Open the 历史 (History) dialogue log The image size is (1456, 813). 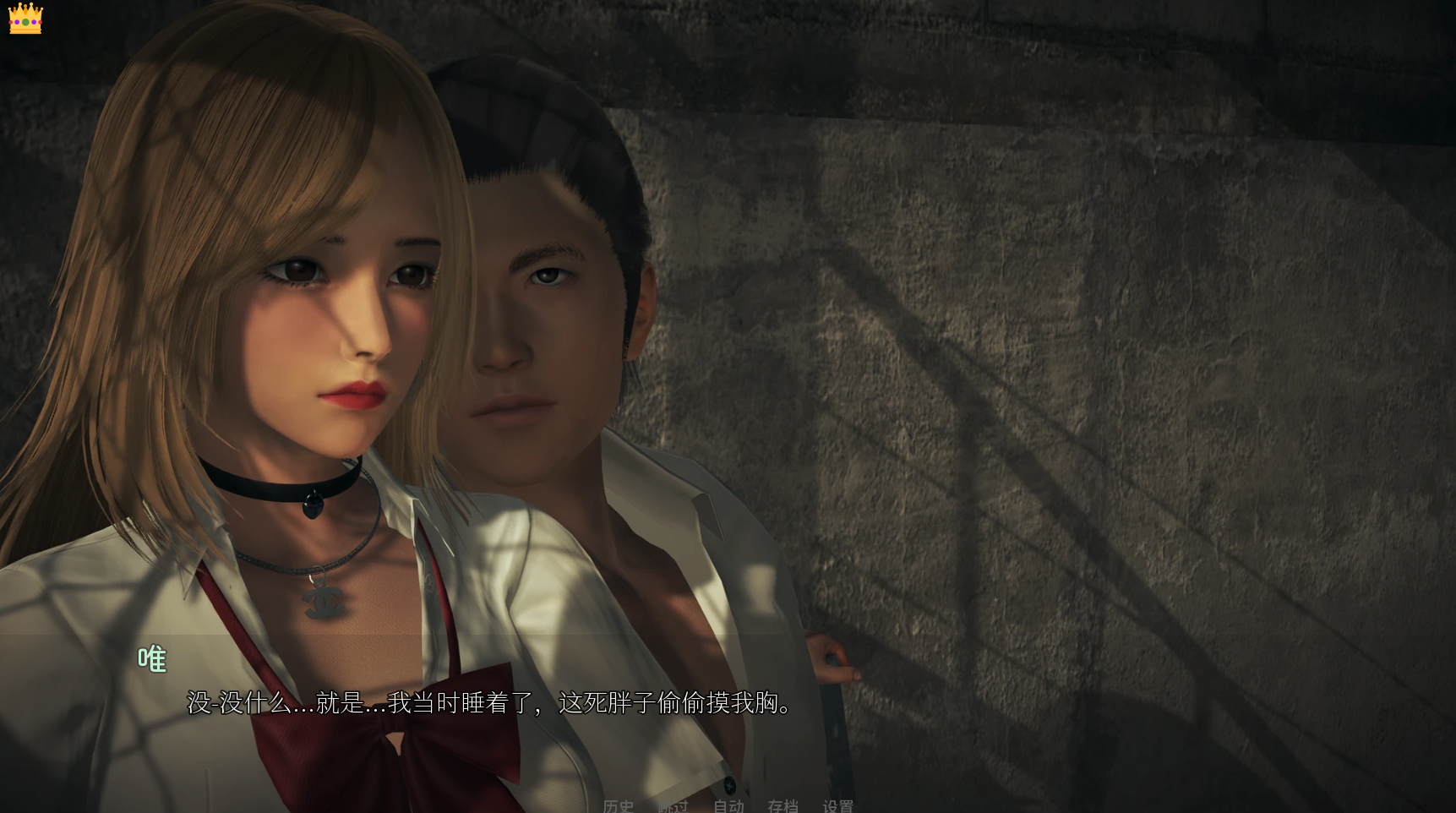pyautogui.click(x=618, y=806)
